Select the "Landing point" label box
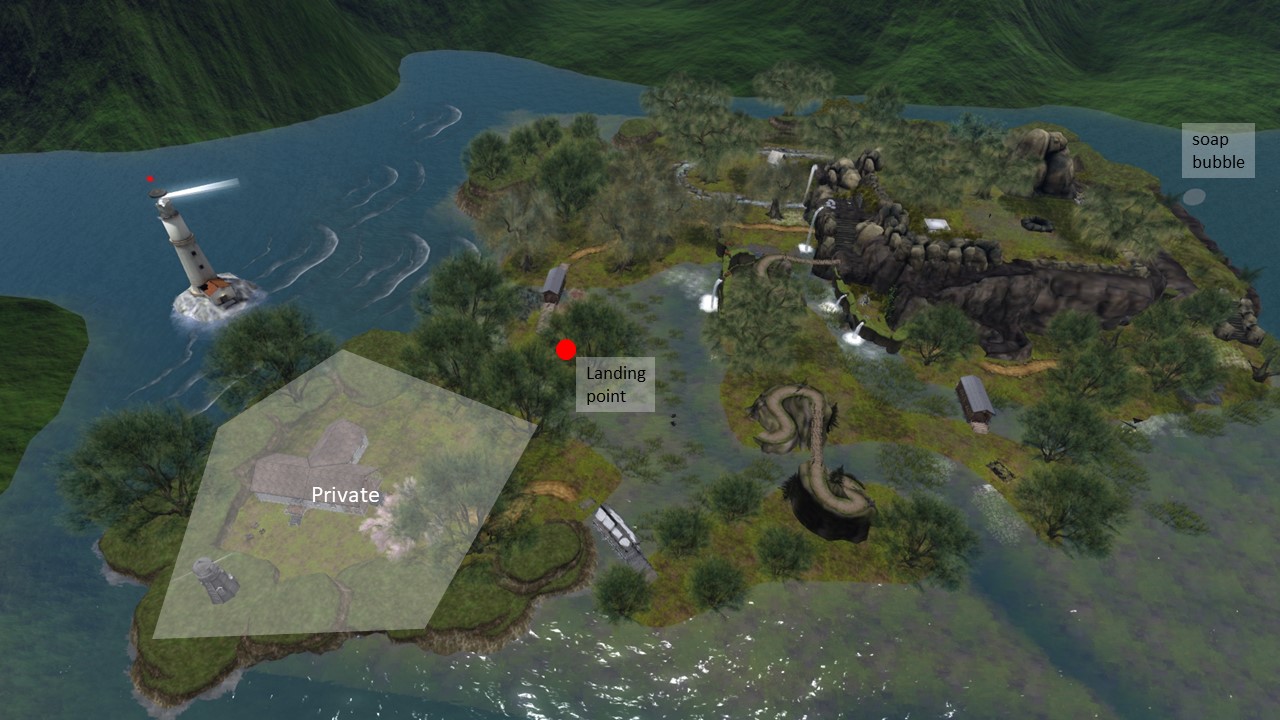The height and width of the screenshot is (720, 1280). coord(615,385)
